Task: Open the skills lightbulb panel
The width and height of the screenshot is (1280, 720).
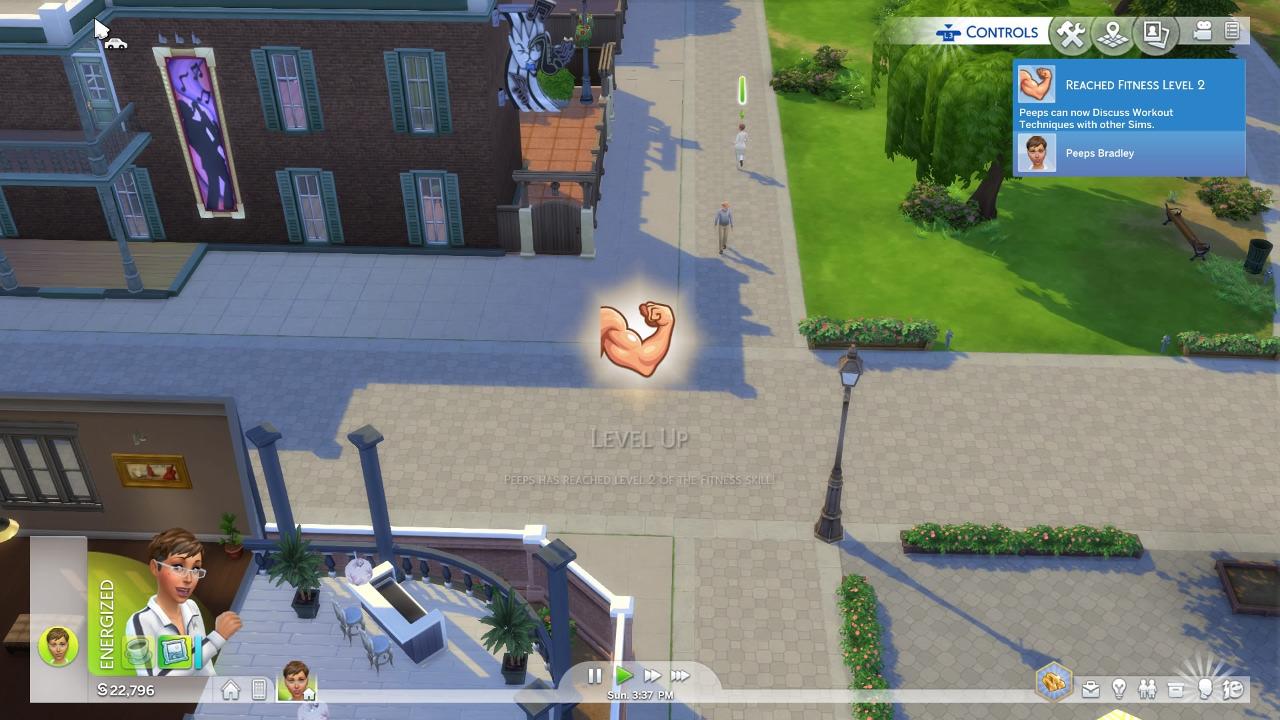Action: pyautogui.click(x=1119, y=689)
